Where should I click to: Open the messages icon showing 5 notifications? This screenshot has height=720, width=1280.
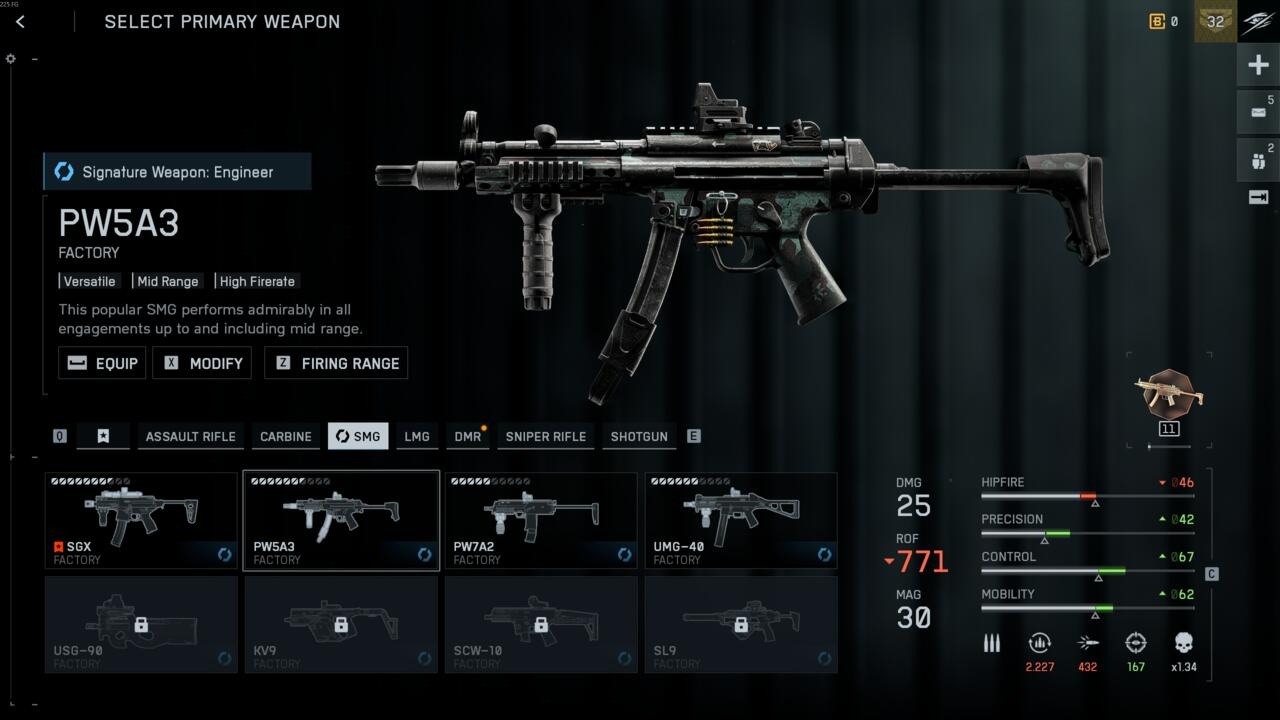(1257, 112)
